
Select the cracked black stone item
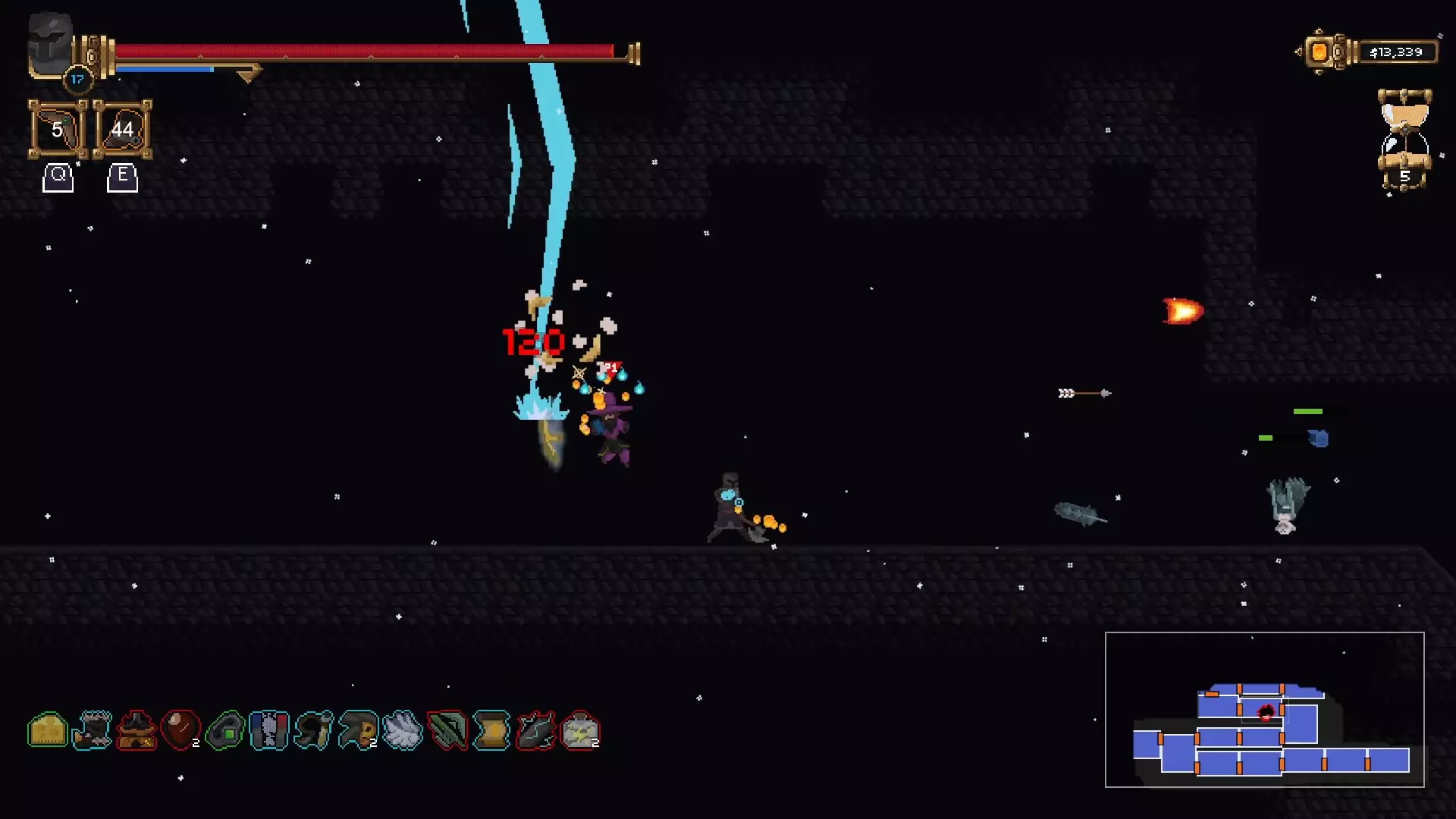535,730
